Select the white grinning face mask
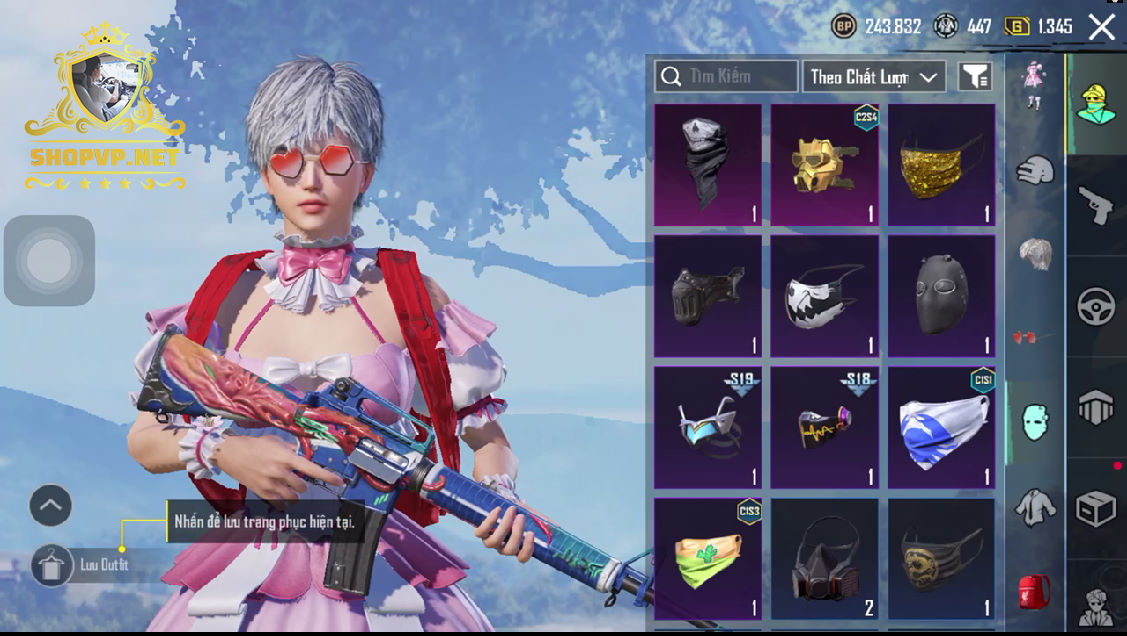1127x636 pixels. coord(825,296)
